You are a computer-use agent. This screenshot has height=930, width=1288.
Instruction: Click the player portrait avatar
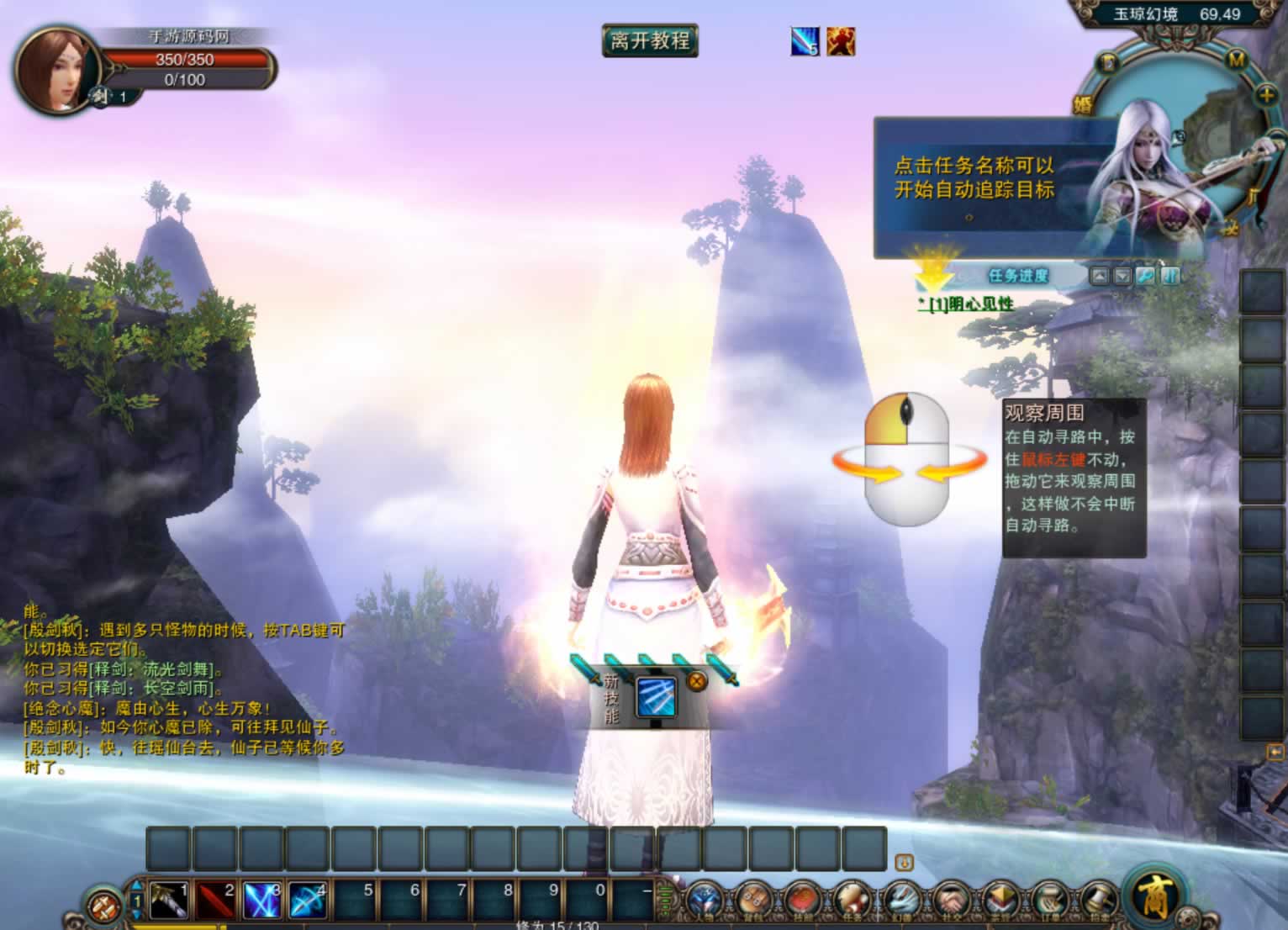pyautogui.click(x=55, y=71)
